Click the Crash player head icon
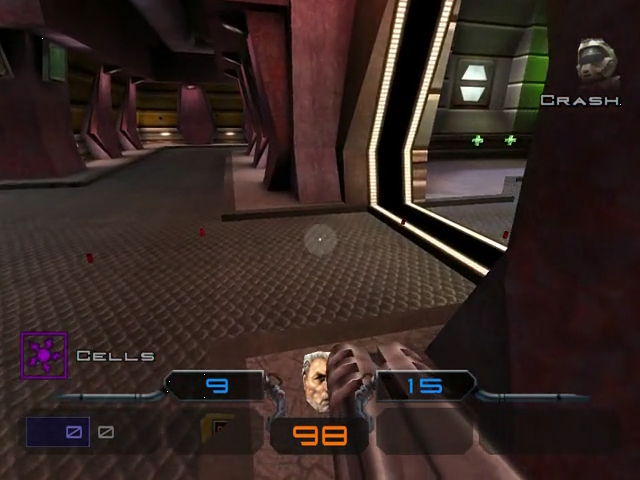This screenshot has height=480, width=640. click(597, 62)
